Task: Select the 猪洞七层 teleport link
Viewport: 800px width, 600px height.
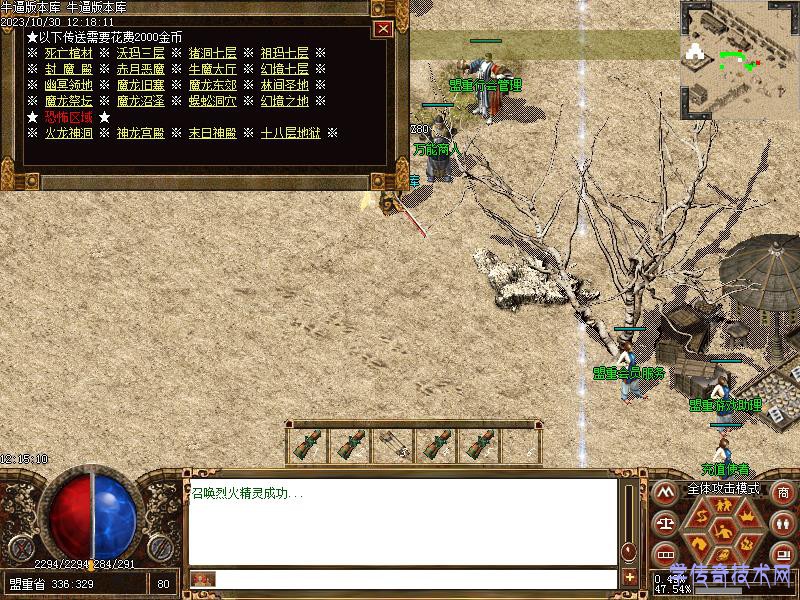Action: [x=213, y=53]
